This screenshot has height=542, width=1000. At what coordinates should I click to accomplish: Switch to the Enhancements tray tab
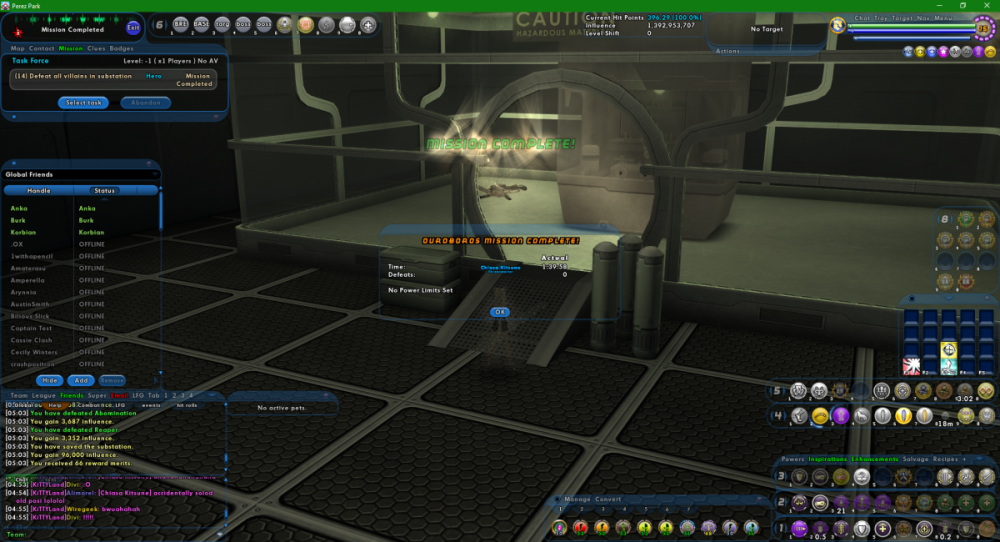click(x=874, y=459)
